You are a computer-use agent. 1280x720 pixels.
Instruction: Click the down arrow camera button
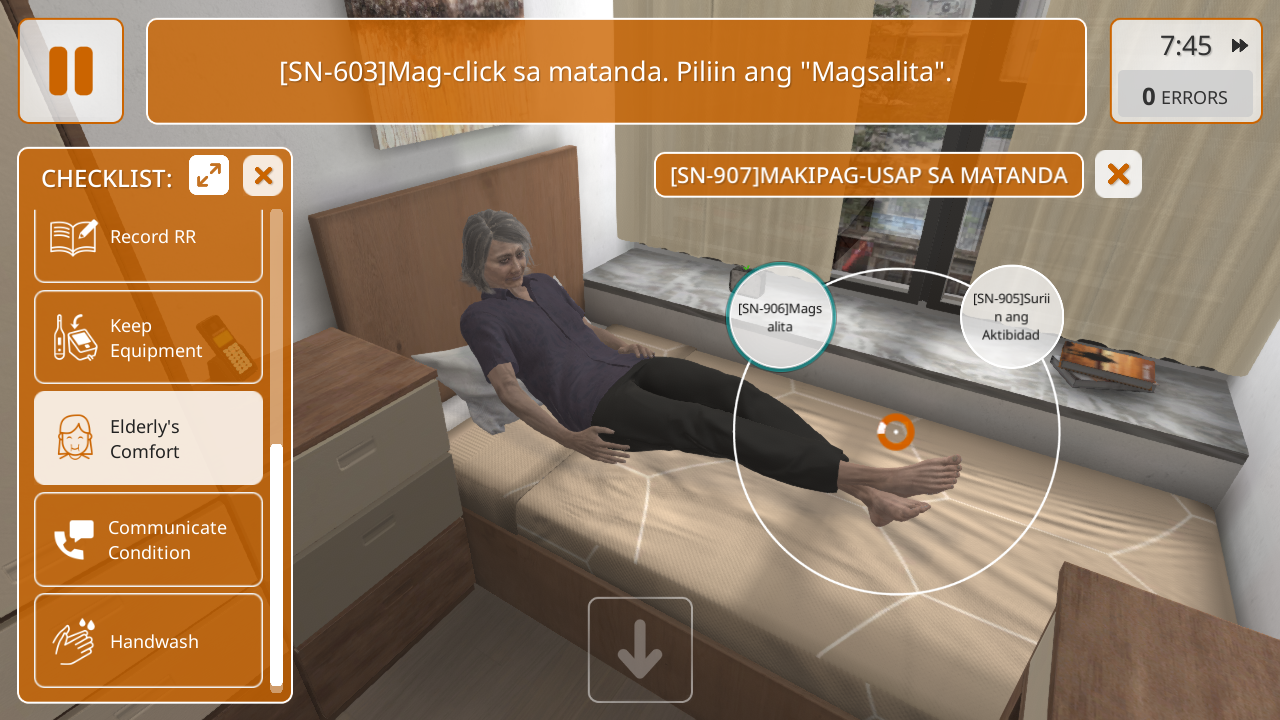point(640,650)
